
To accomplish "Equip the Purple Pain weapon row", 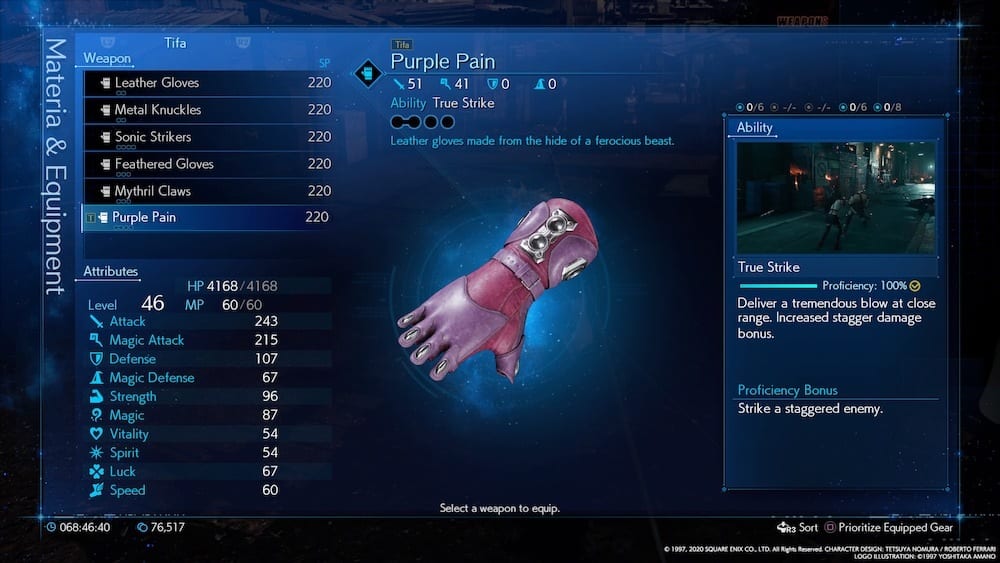I will [146, 218].
